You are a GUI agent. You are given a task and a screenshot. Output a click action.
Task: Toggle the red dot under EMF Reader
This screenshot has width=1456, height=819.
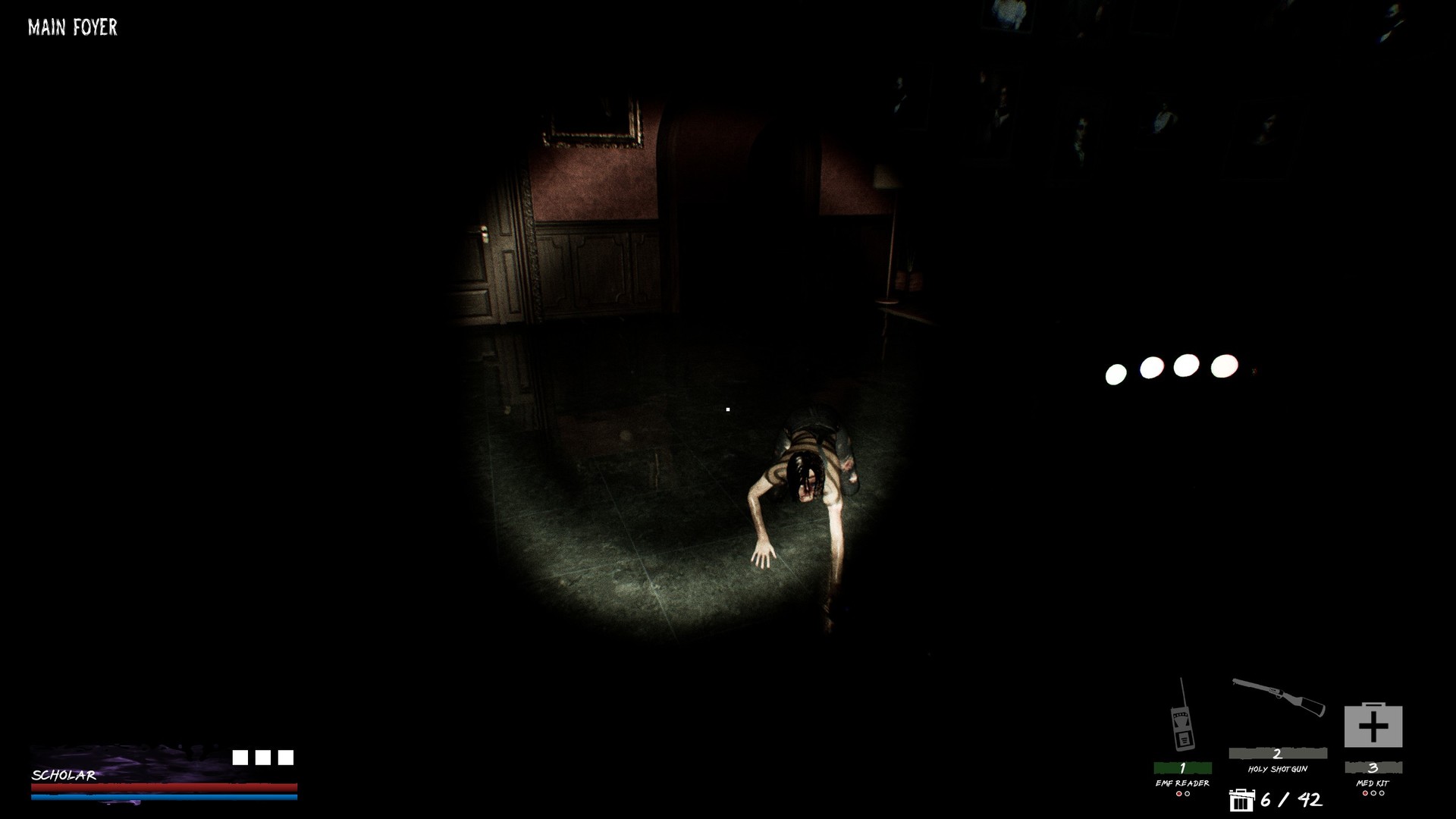pyautogui.click(x=1178, y=794)
